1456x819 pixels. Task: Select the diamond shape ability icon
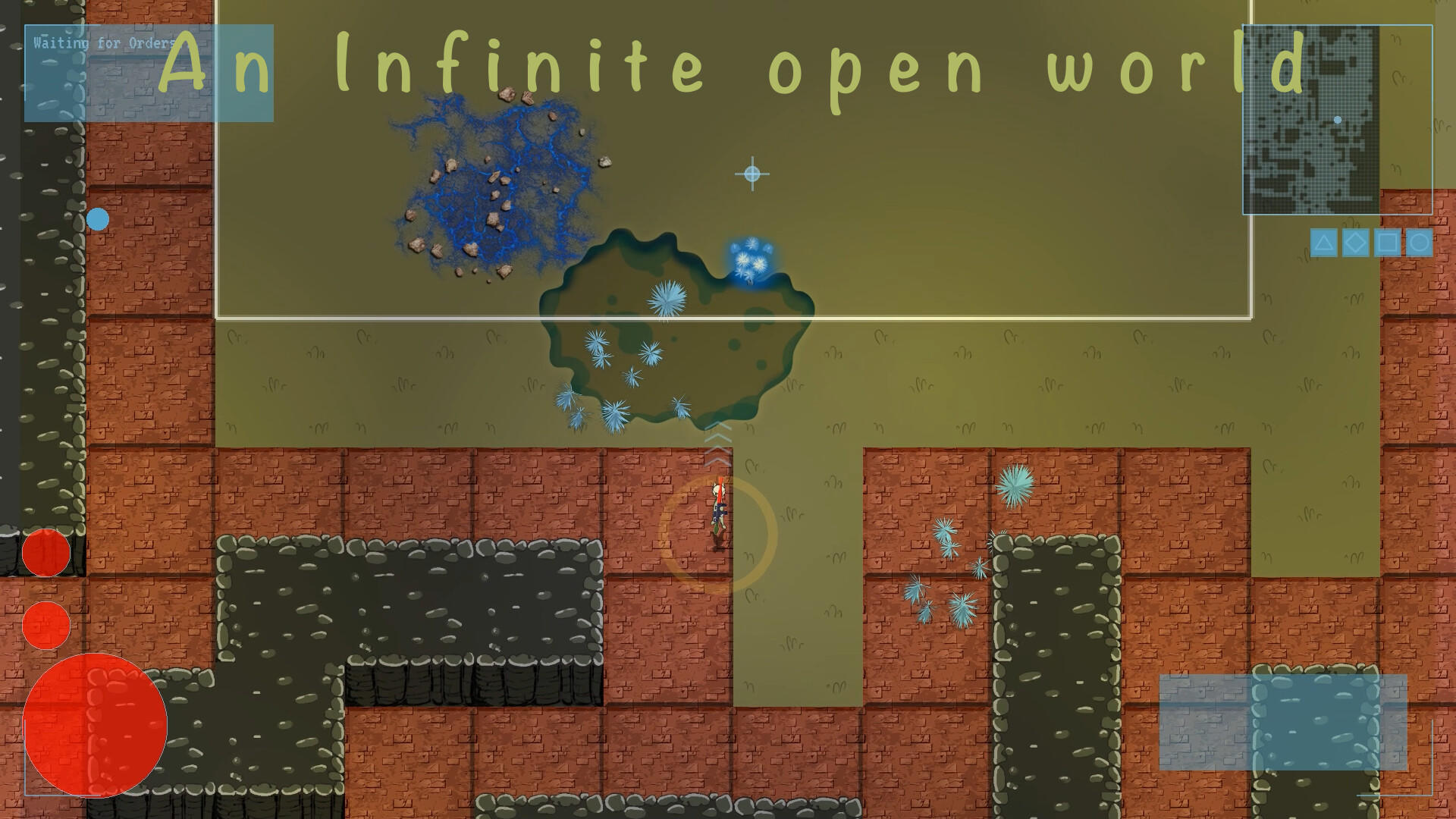click(1355, 243)
